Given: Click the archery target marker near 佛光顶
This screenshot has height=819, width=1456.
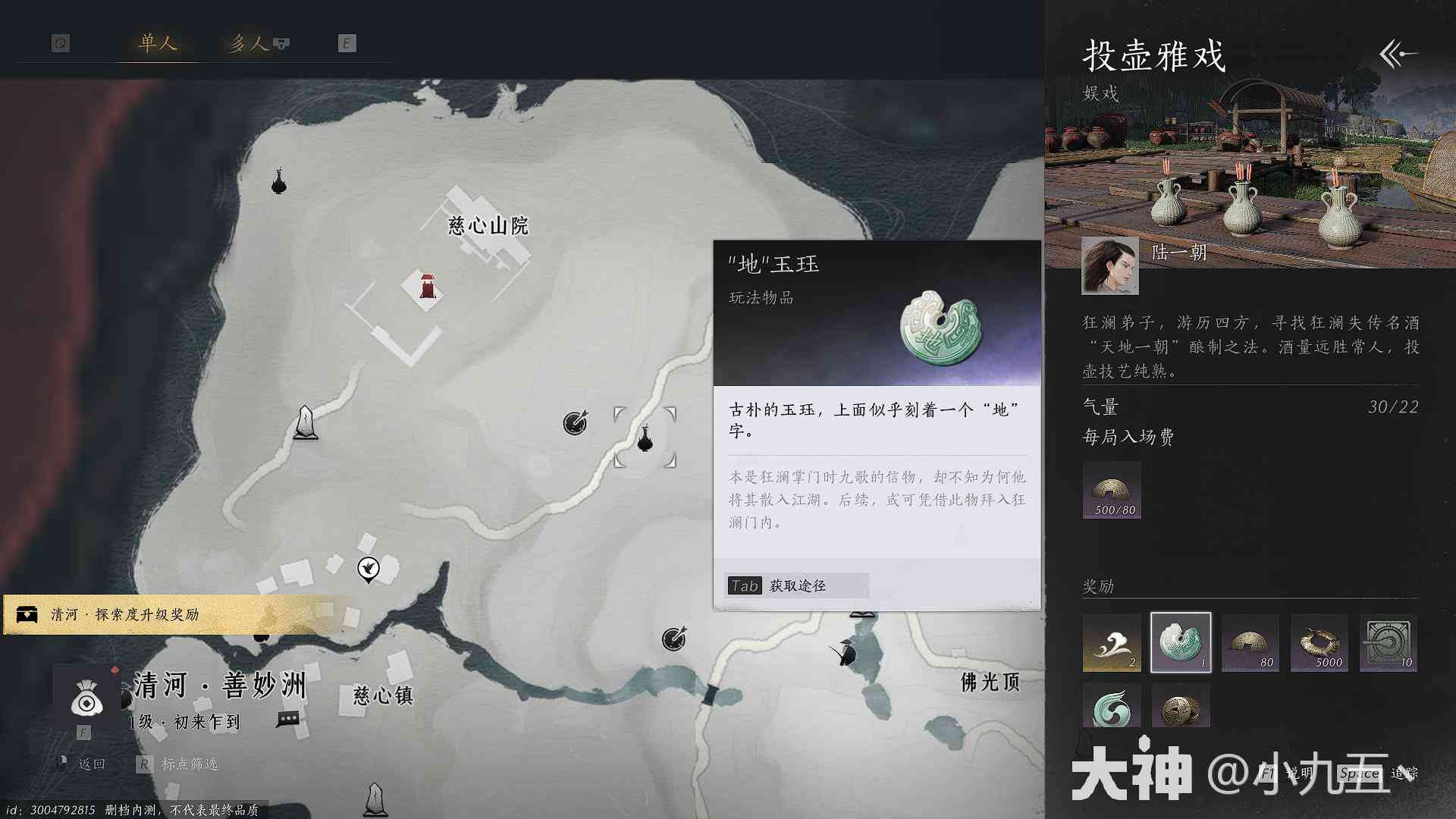Looking at the screenshot, I should (x=673, y=639).
